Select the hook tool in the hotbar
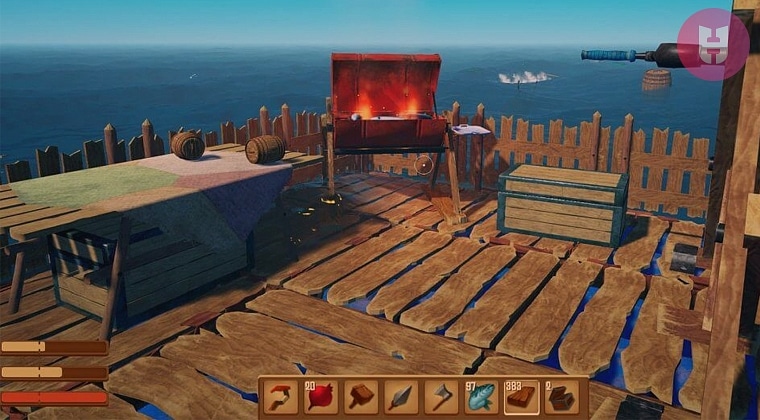760x420 pixels. pos(279,397)
